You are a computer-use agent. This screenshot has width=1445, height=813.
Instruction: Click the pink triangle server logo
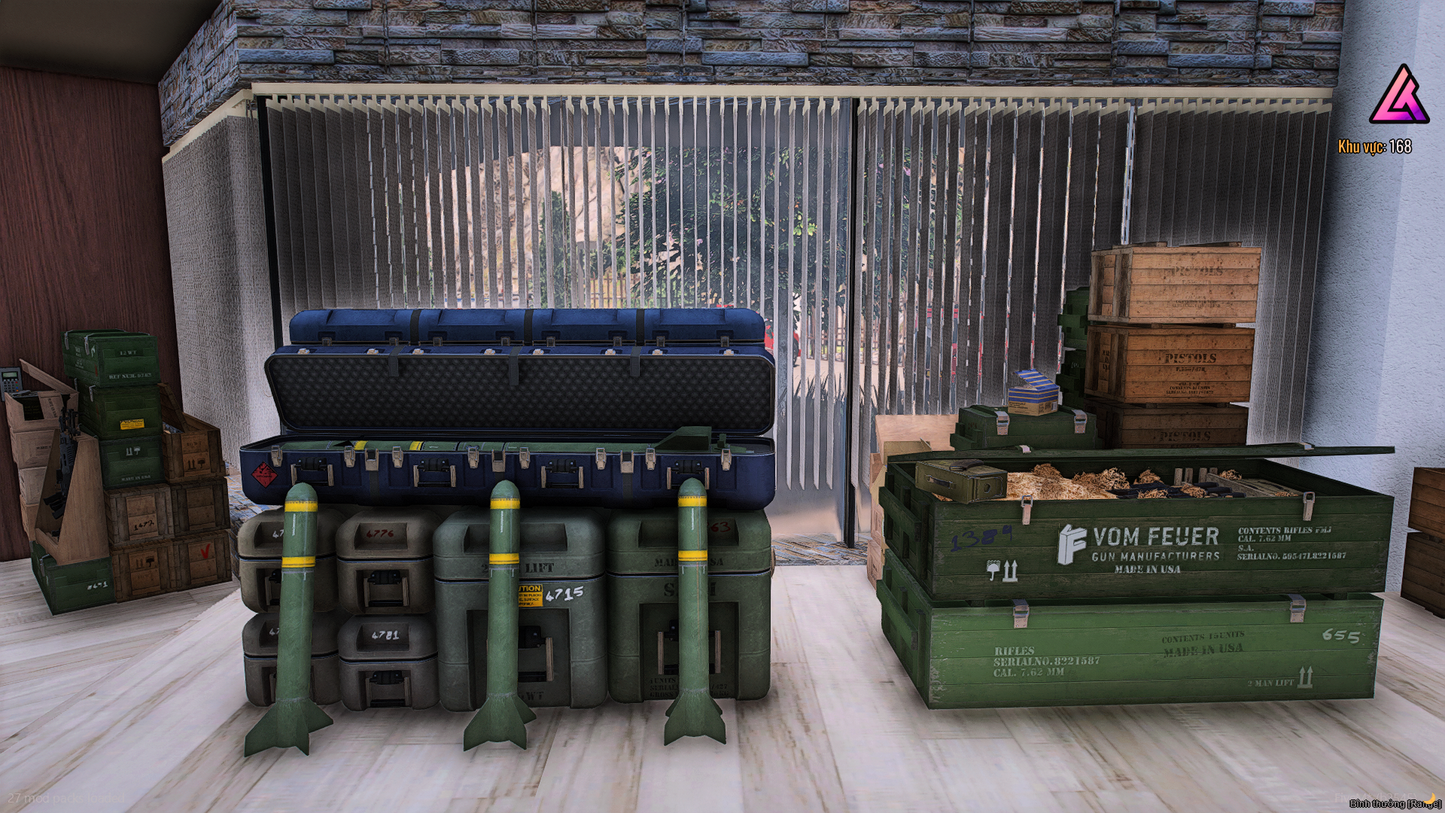tap(1399, 97)
